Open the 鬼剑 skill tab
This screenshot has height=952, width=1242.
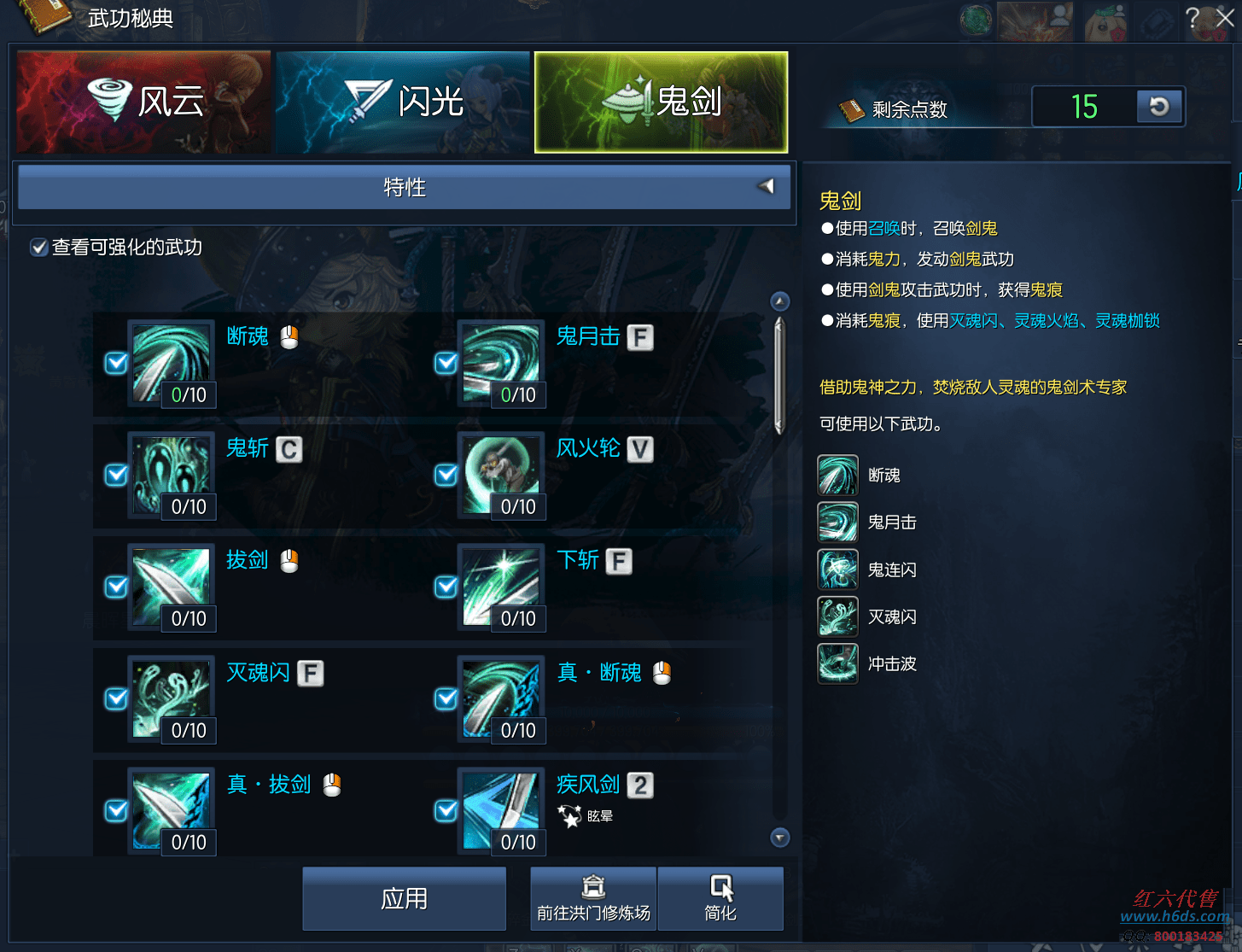click(661, 102)
